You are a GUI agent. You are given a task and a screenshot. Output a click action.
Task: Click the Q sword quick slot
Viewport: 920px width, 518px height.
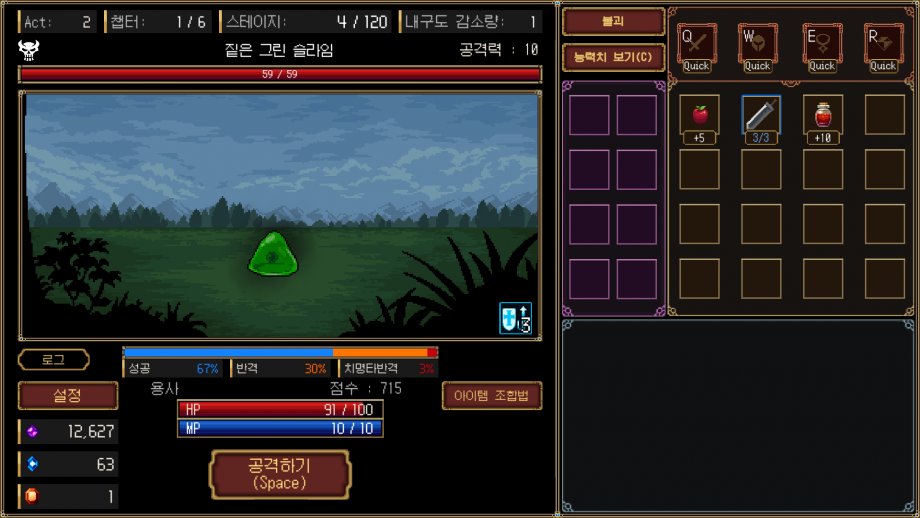click(x=697, y=44)
